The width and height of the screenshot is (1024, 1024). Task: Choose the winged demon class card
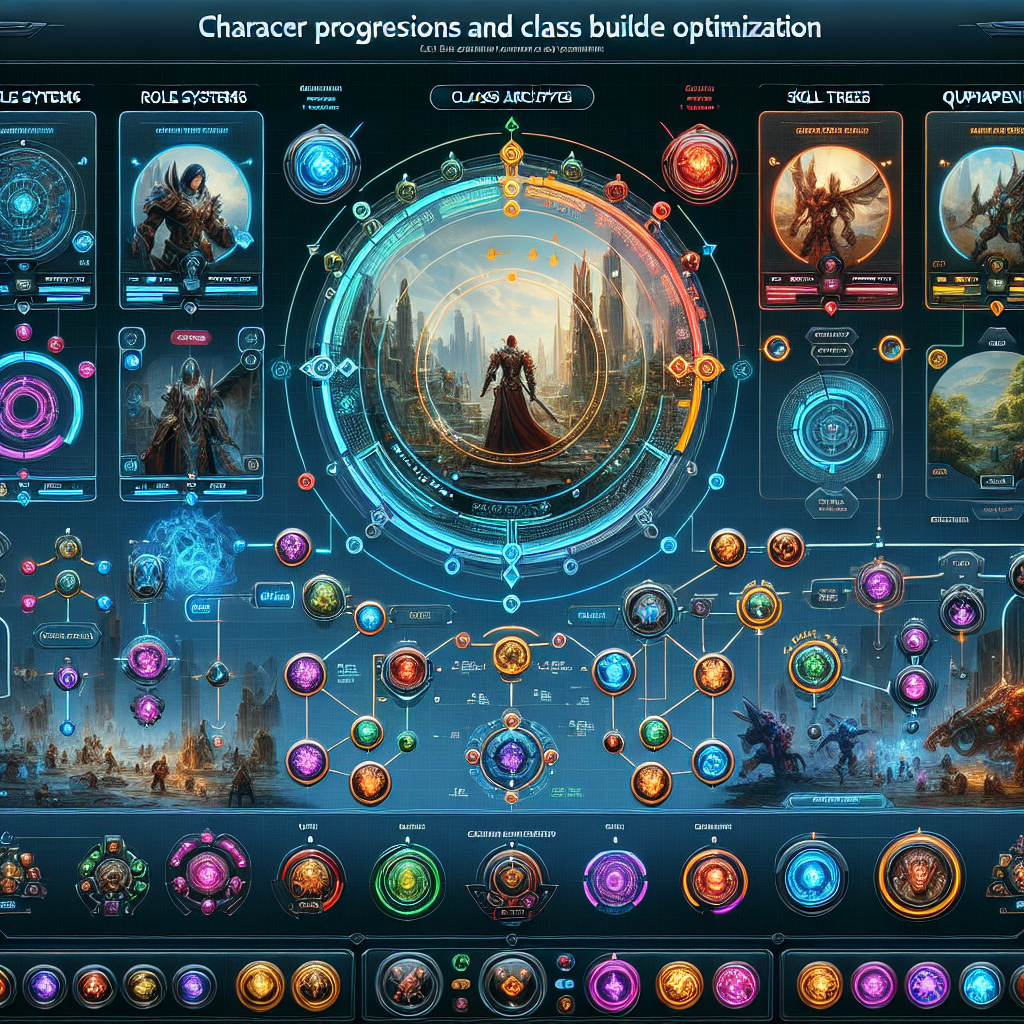pyautogui.click(x=824, y=205)
